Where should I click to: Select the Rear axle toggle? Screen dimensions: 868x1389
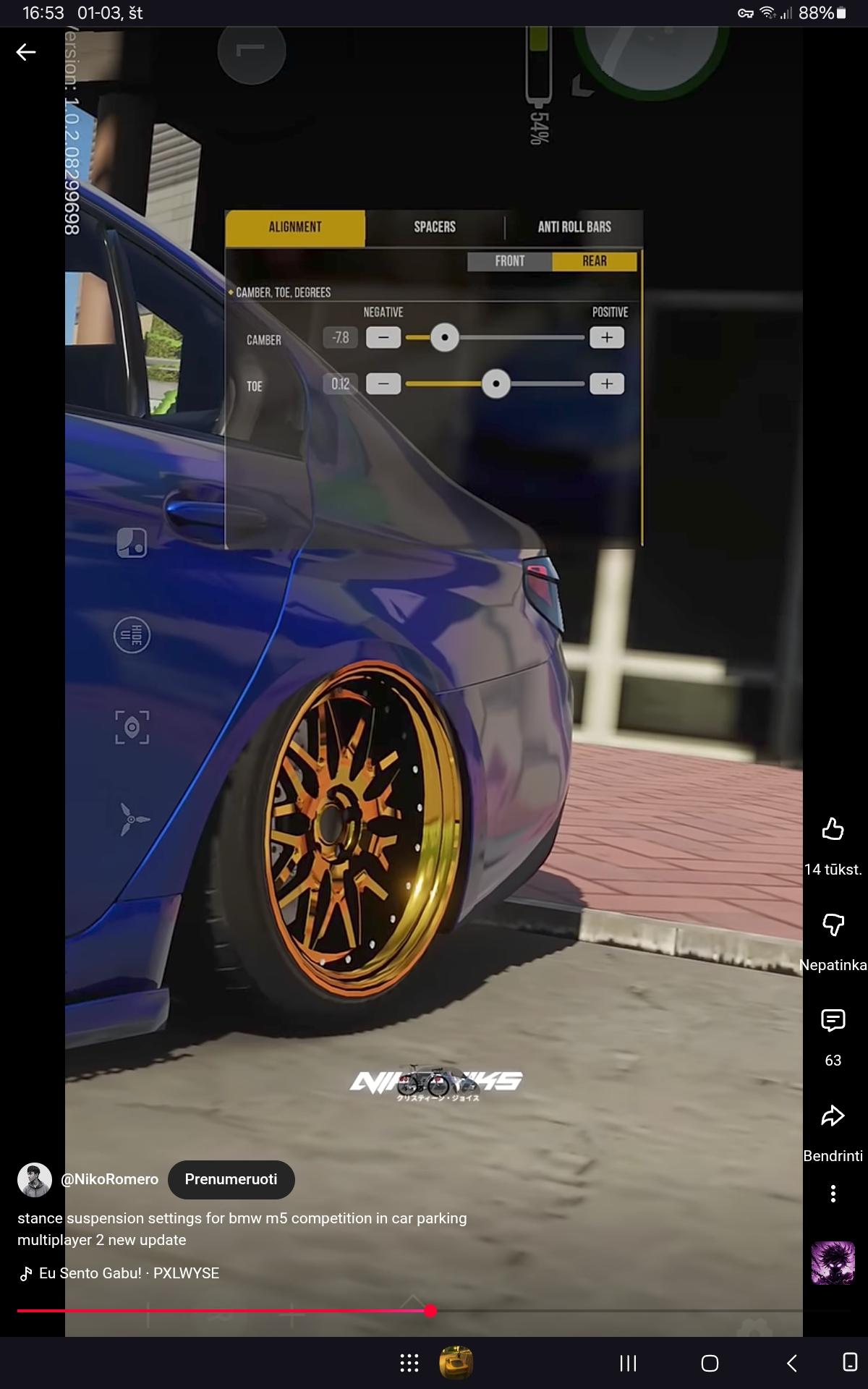tap(595, 261)
